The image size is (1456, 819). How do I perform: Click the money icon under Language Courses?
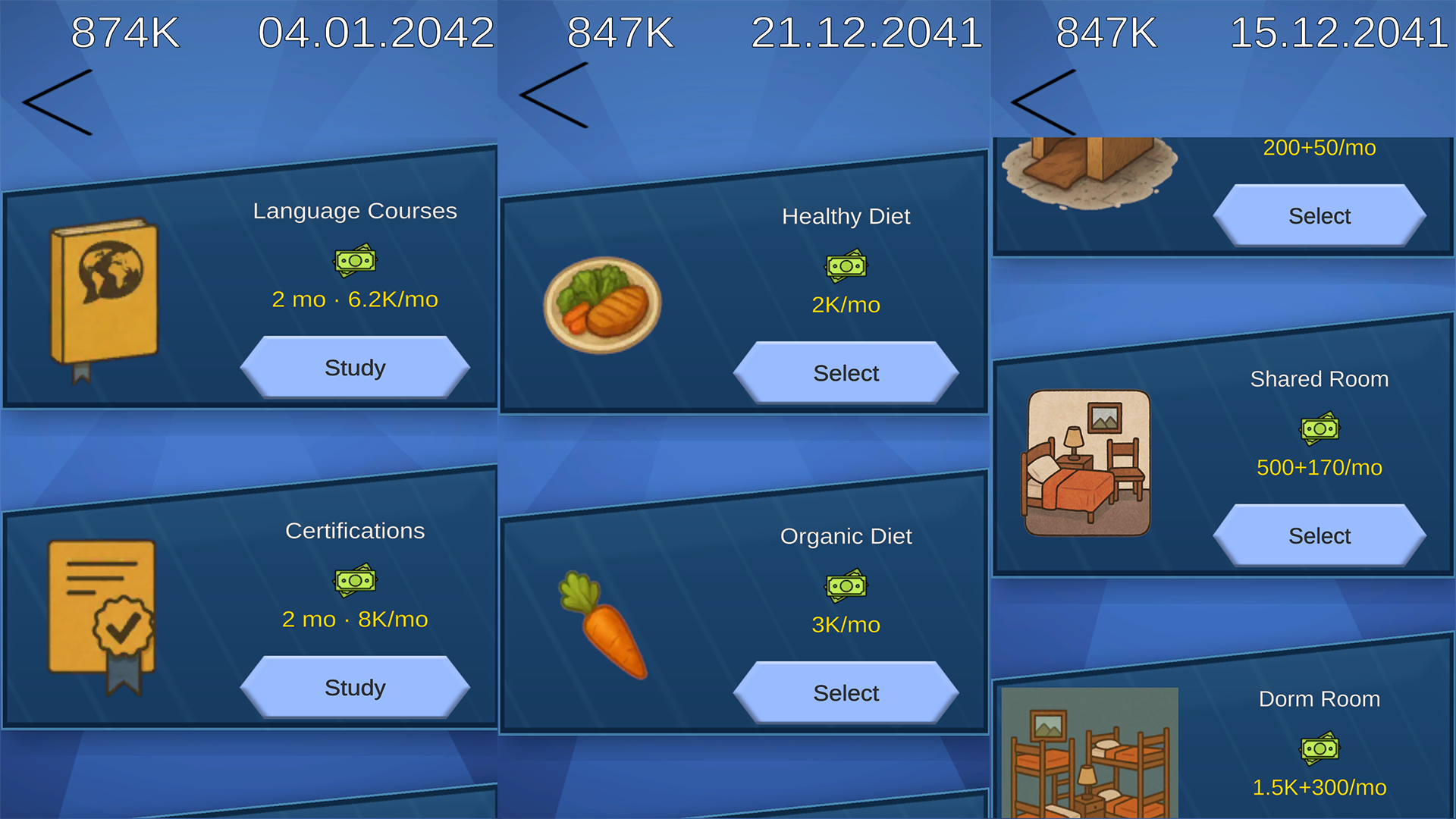(x=355, y=260)
